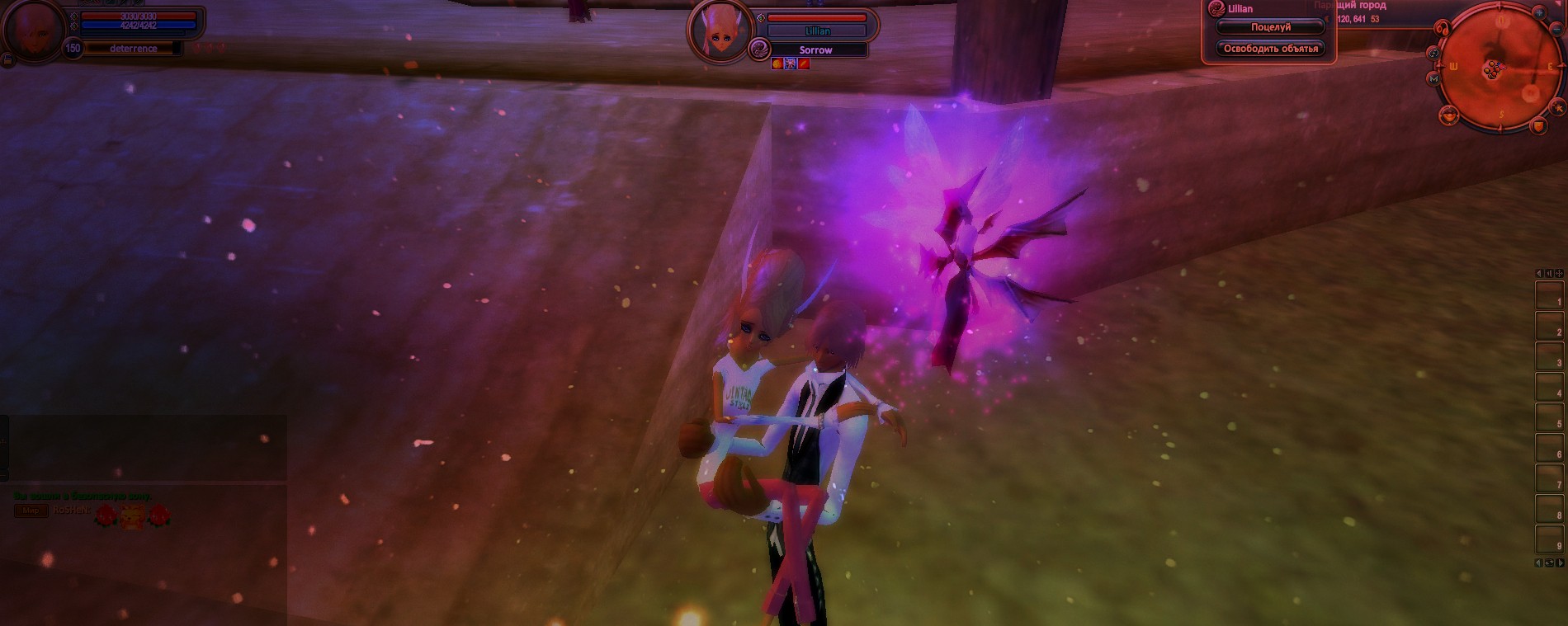Select hotbar slot number 5

1549,417
